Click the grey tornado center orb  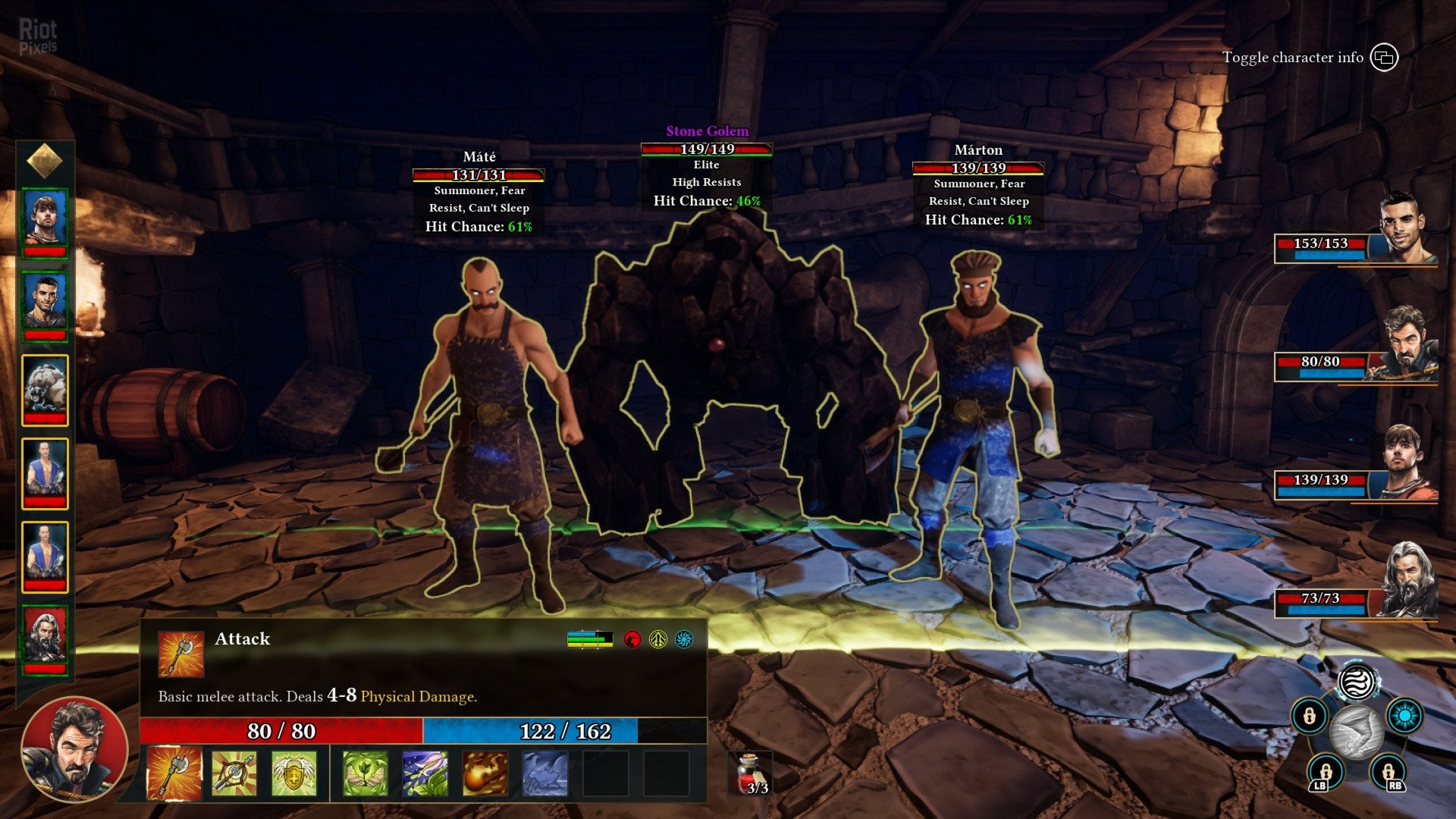[1357, 731]
